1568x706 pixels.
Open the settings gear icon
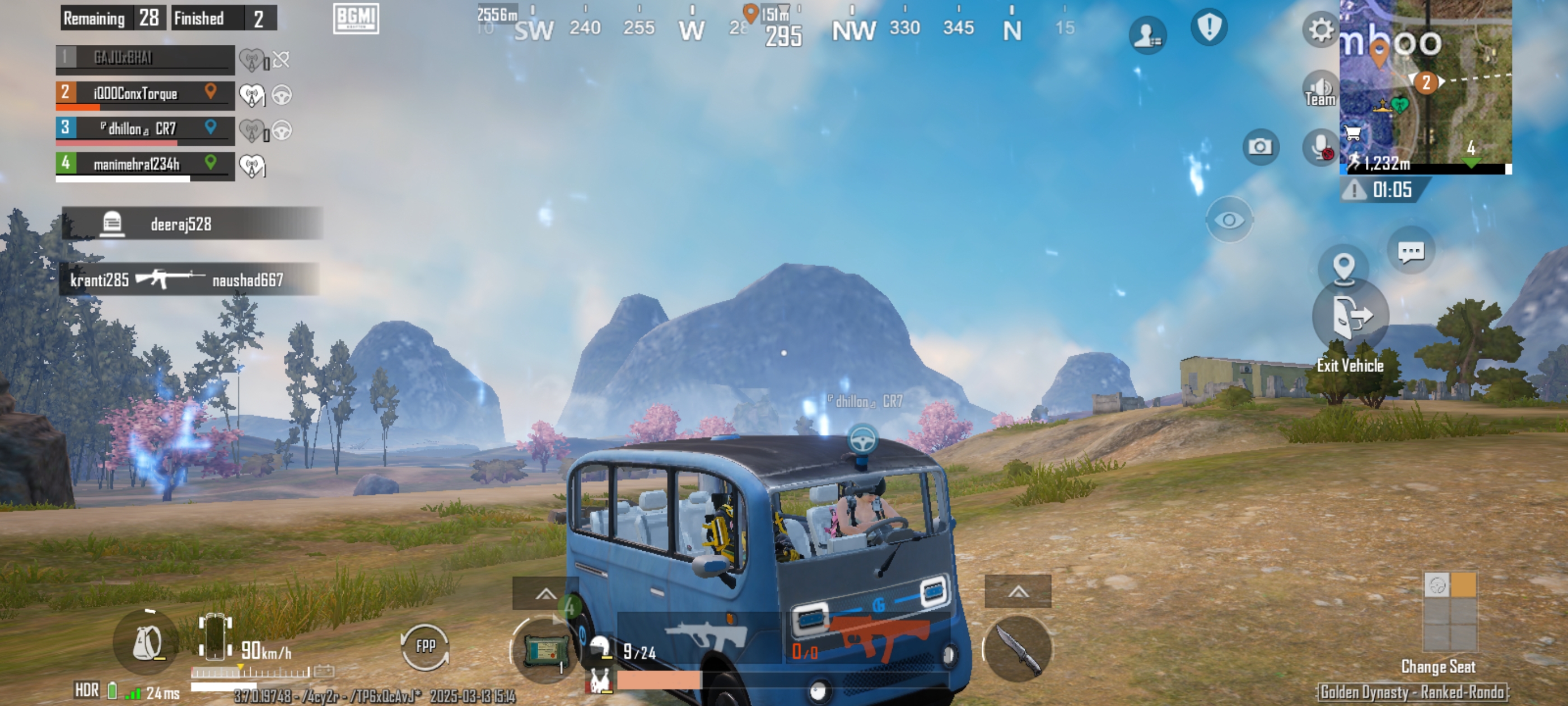point(1320,29)
